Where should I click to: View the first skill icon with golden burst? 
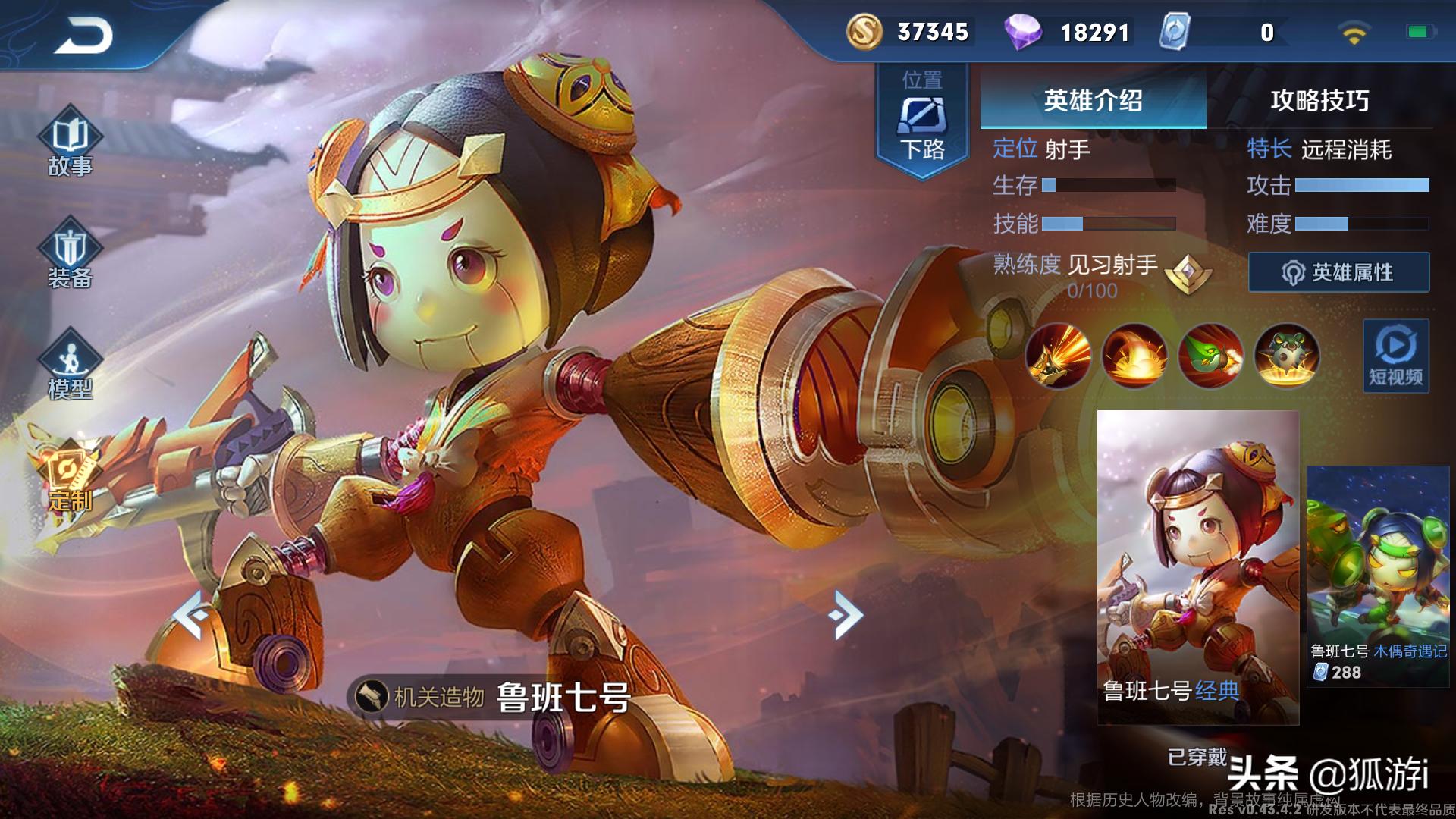pyautogui.click(x=1058, y=355)
